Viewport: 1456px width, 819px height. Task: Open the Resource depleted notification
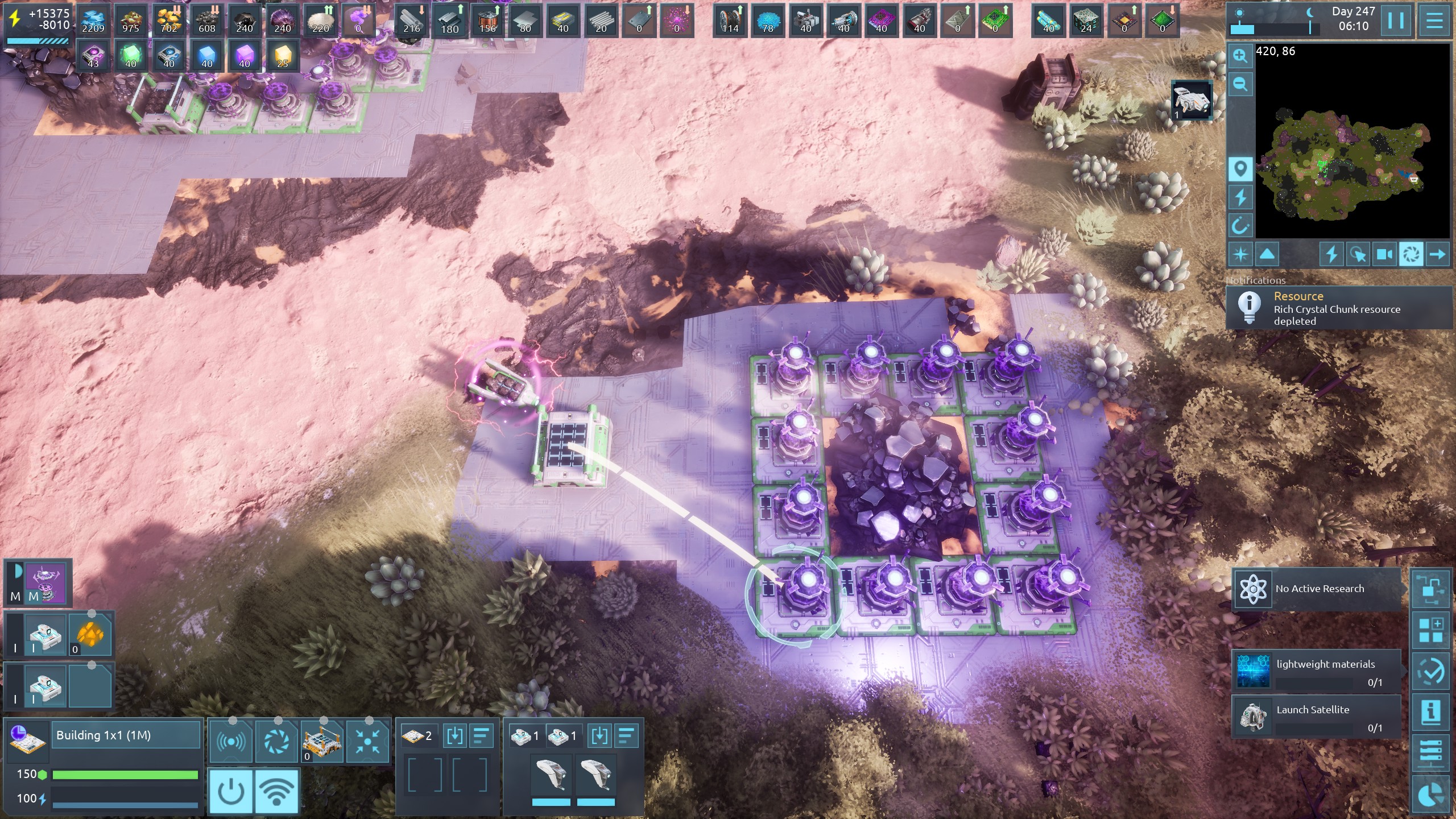click(x=1337, y=308)
